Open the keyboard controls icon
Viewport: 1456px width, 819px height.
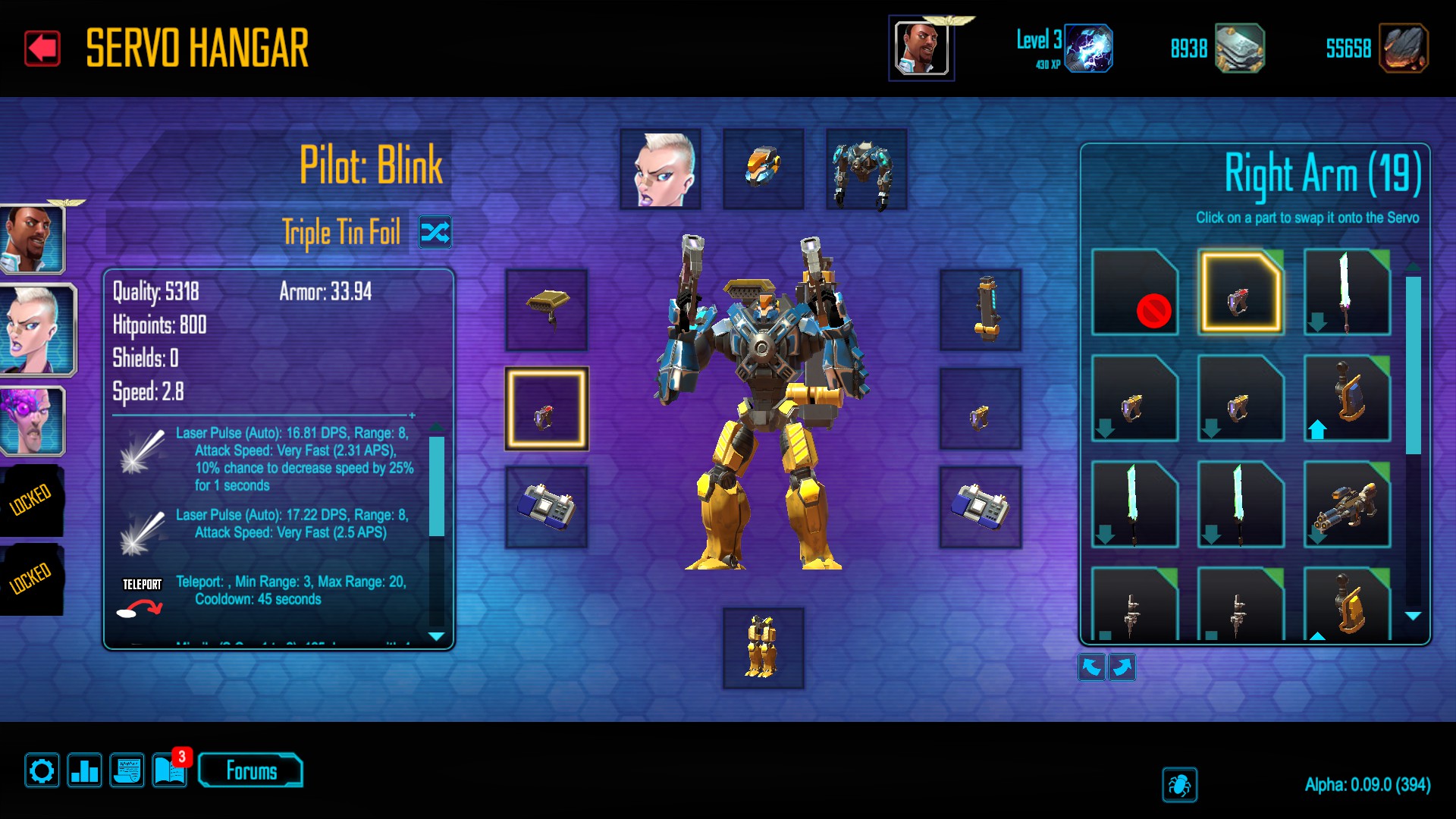coord(127,771)
